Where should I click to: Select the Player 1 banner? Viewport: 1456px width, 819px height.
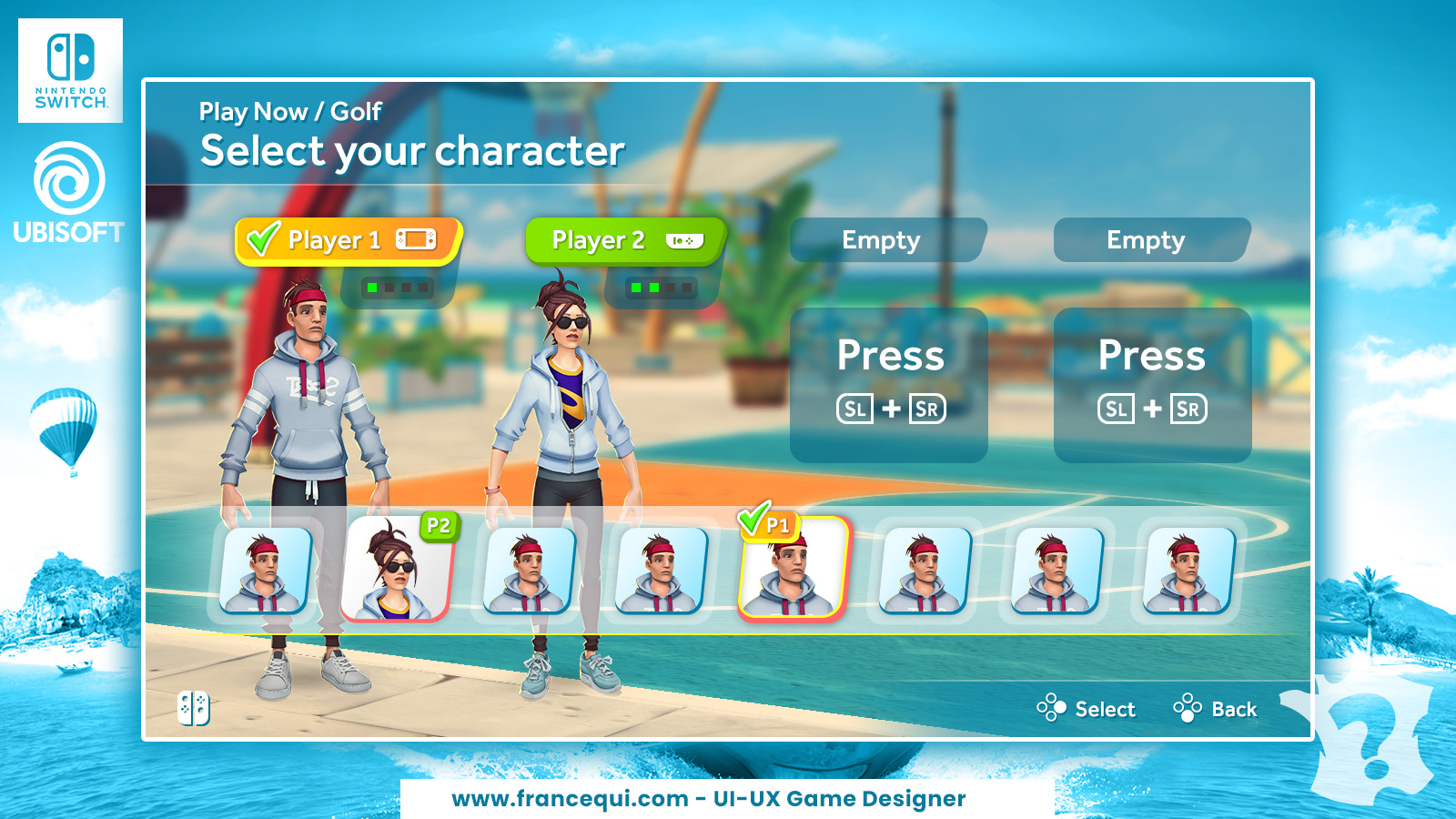coord(348,240)
